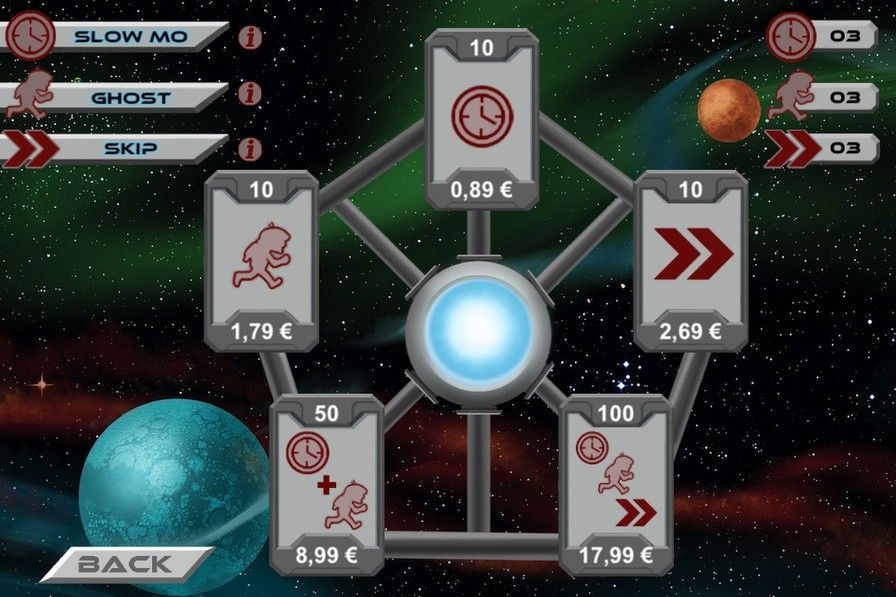Open the info for Slow Mo
The height and width of the screenshot is (597, 896).
pos(251,38)
